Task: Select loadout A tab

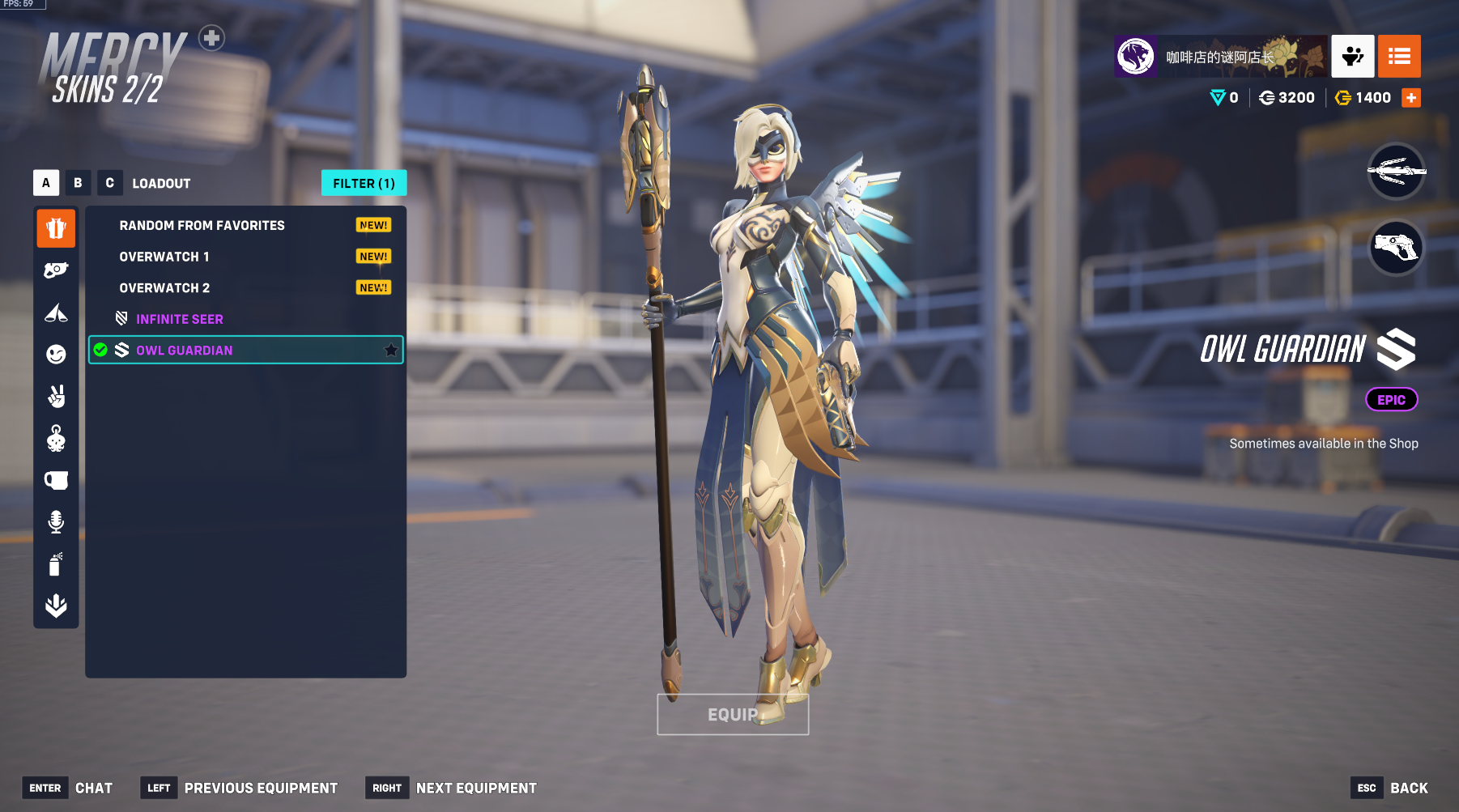Action: coord(46,183)
